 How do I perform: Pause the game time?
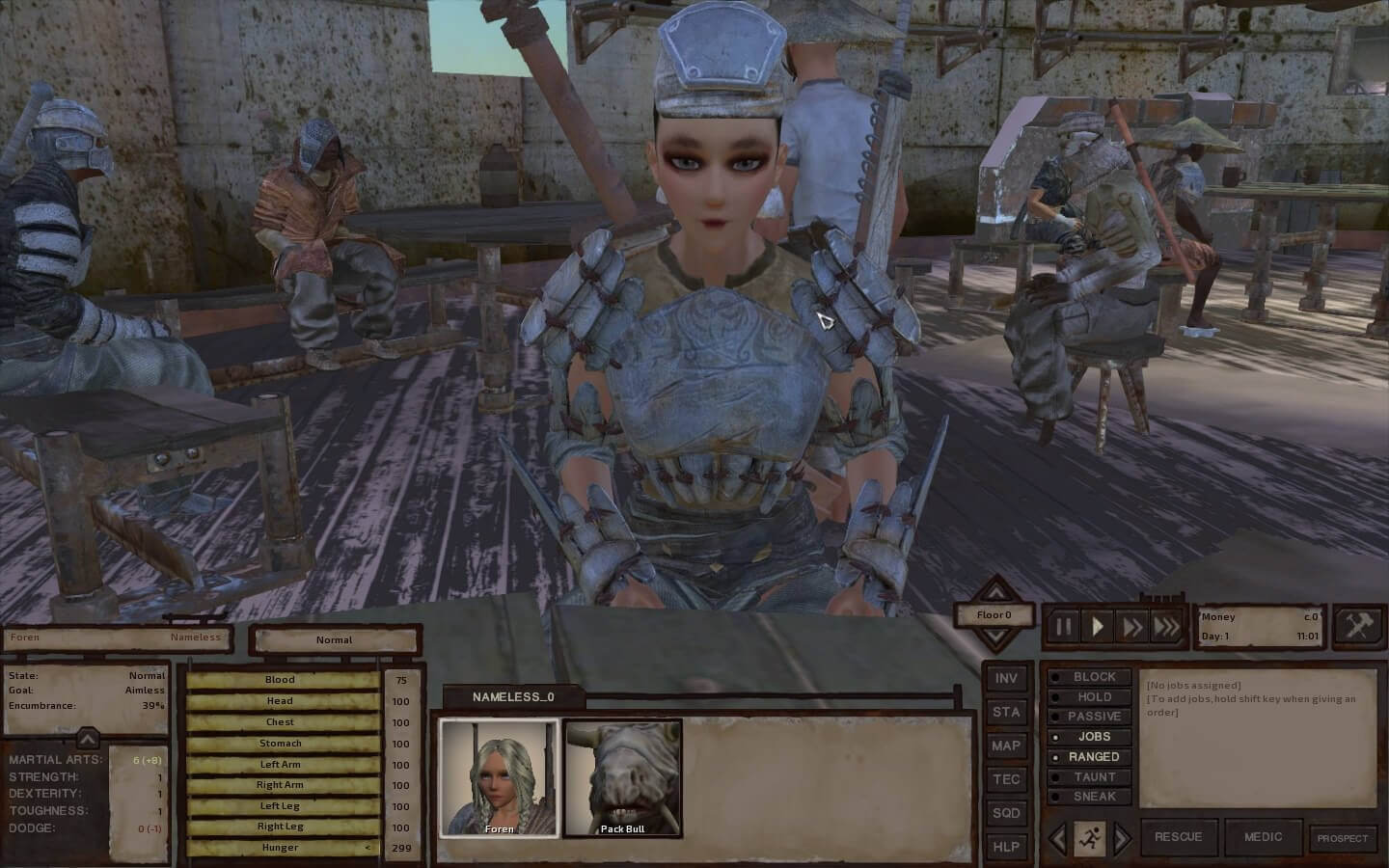click(x=1063, y=627)
